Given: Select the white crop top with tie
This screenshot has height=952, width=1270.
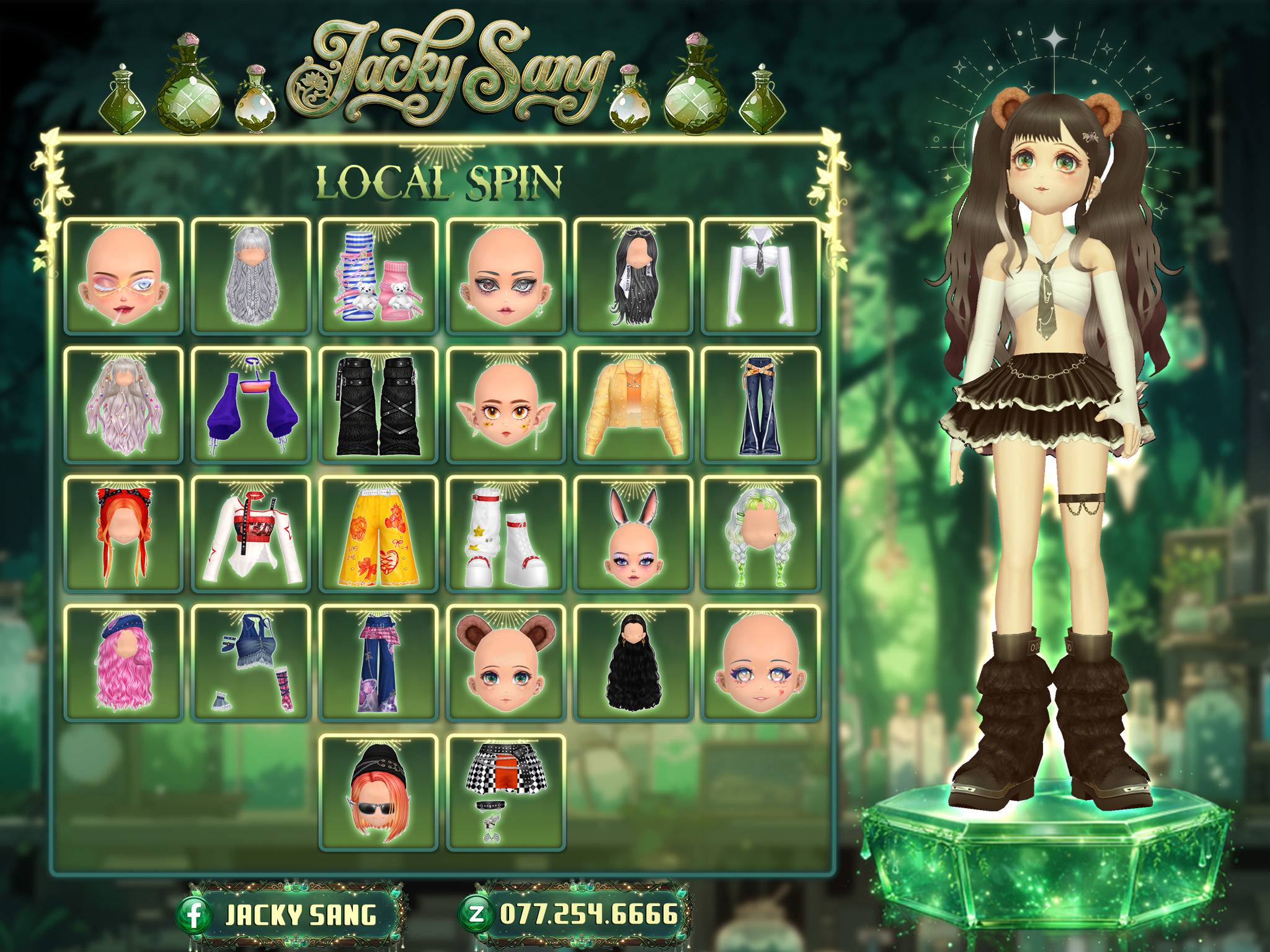Looking at the screenshot, I should click(760, 276).
